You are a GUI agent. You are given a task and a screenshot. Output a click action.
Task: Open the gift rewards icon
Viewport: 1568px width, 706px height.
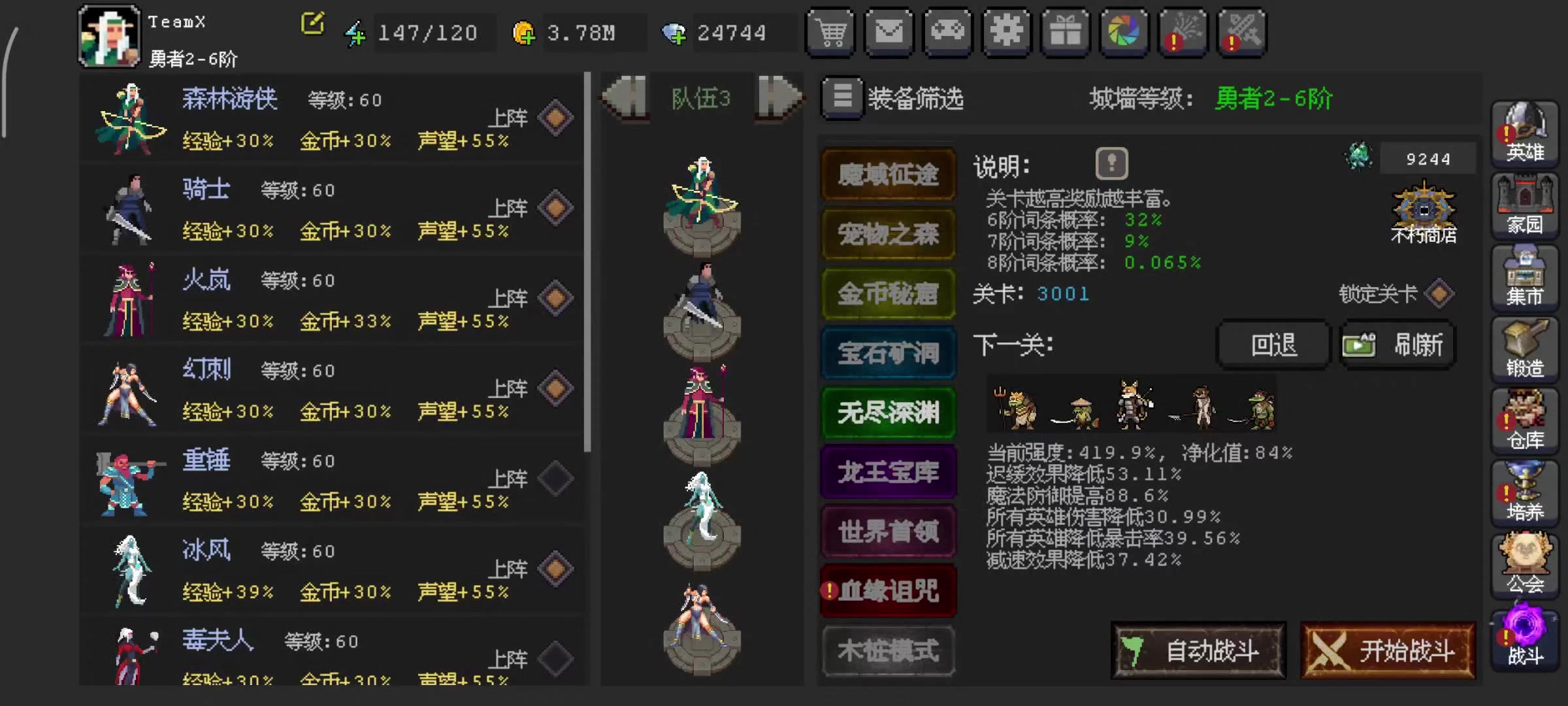tap(1066, 32)
